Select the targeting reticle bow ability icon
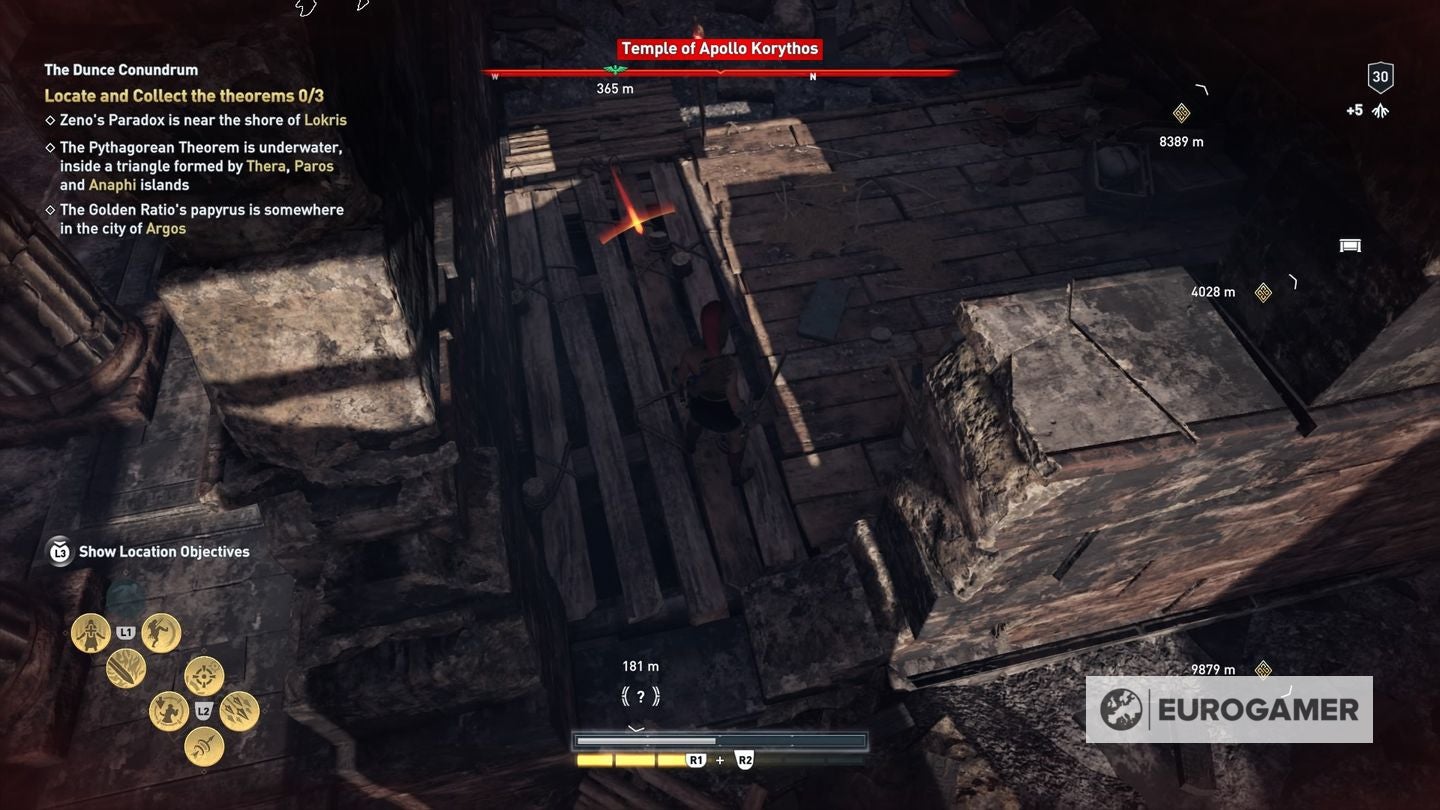The image size is (1440, 810). pyautogui.click(x=202, y=676)
